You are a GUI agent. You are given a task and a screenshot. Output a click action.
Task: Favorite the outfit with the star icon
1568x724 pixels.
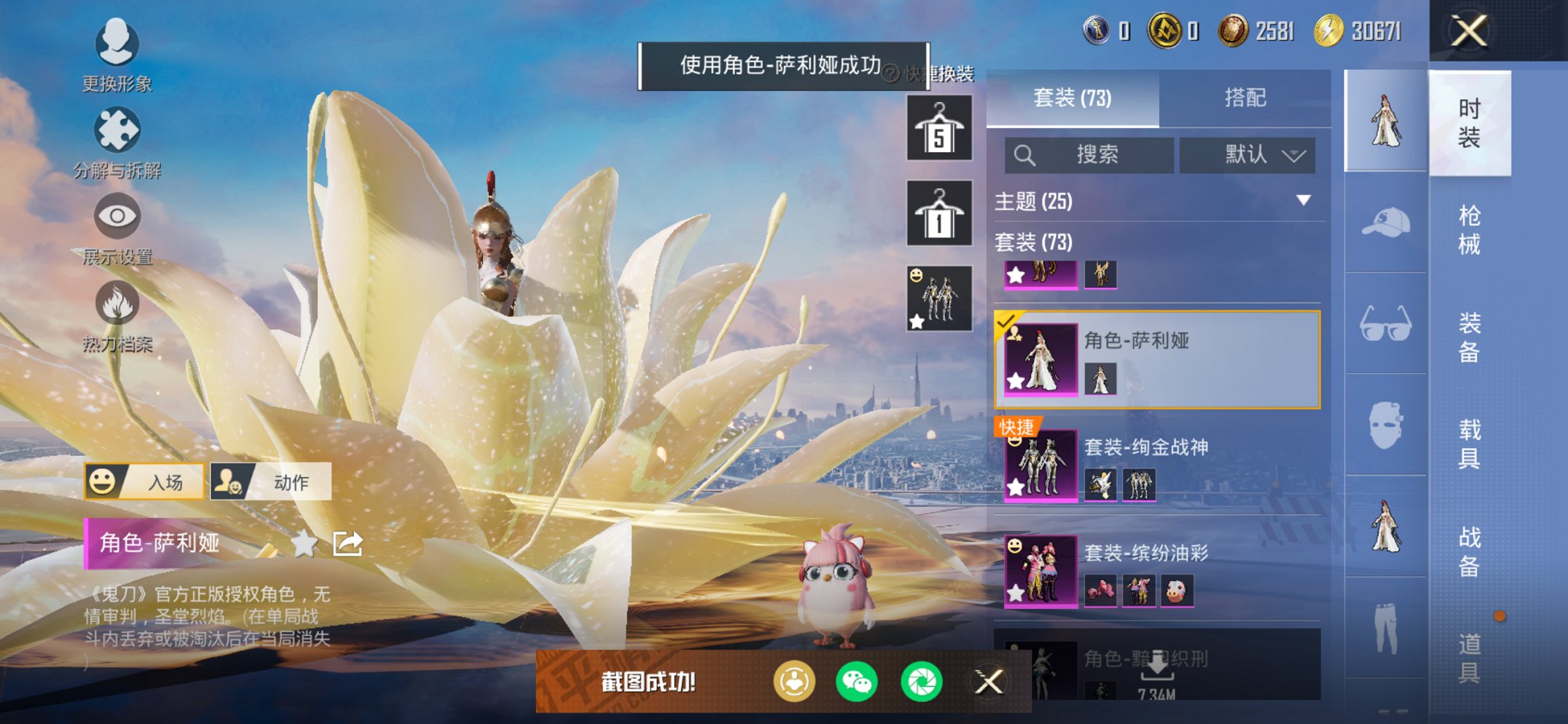click(305, 543)
